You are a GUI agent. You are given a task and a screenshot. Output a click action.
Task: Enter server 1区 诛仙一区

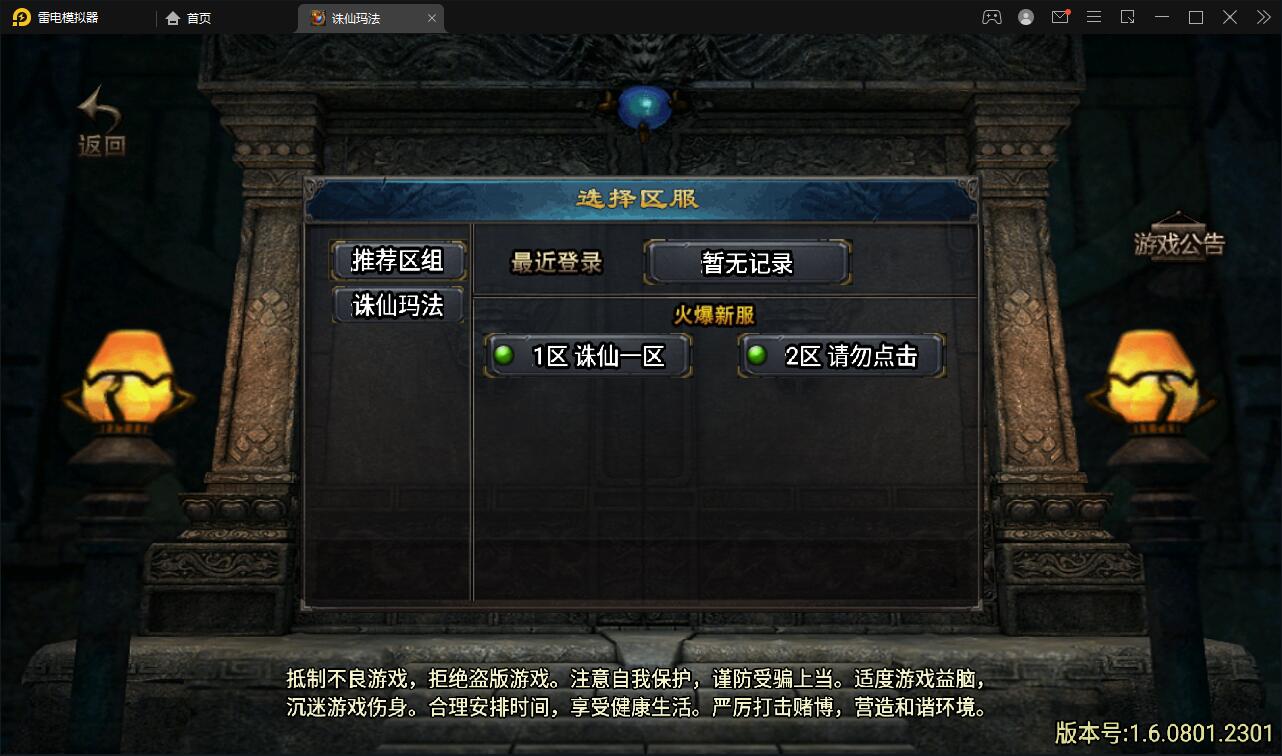(x=588, y=355)
